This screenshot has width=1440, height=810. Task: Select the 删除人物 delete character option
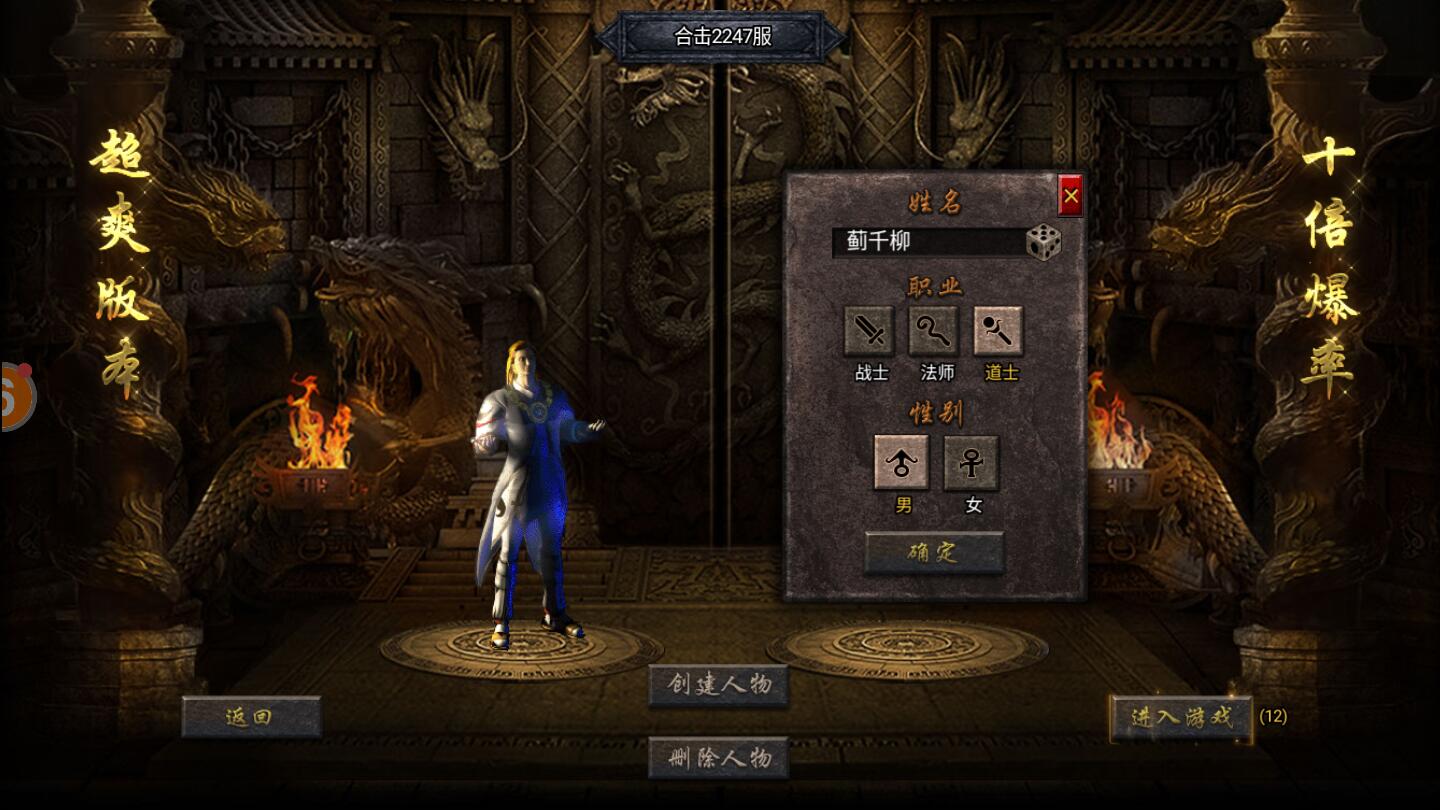coord(718,758)
